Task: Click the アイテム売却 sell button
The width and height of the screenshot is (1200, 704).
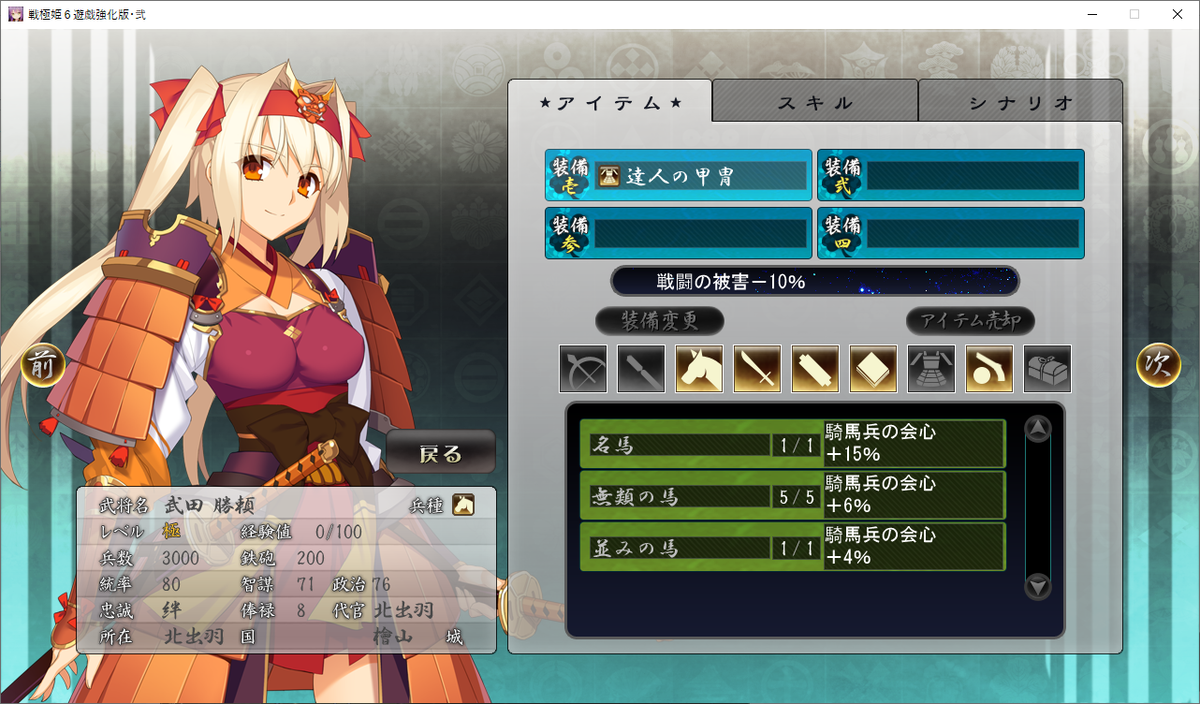Action: 970,321
